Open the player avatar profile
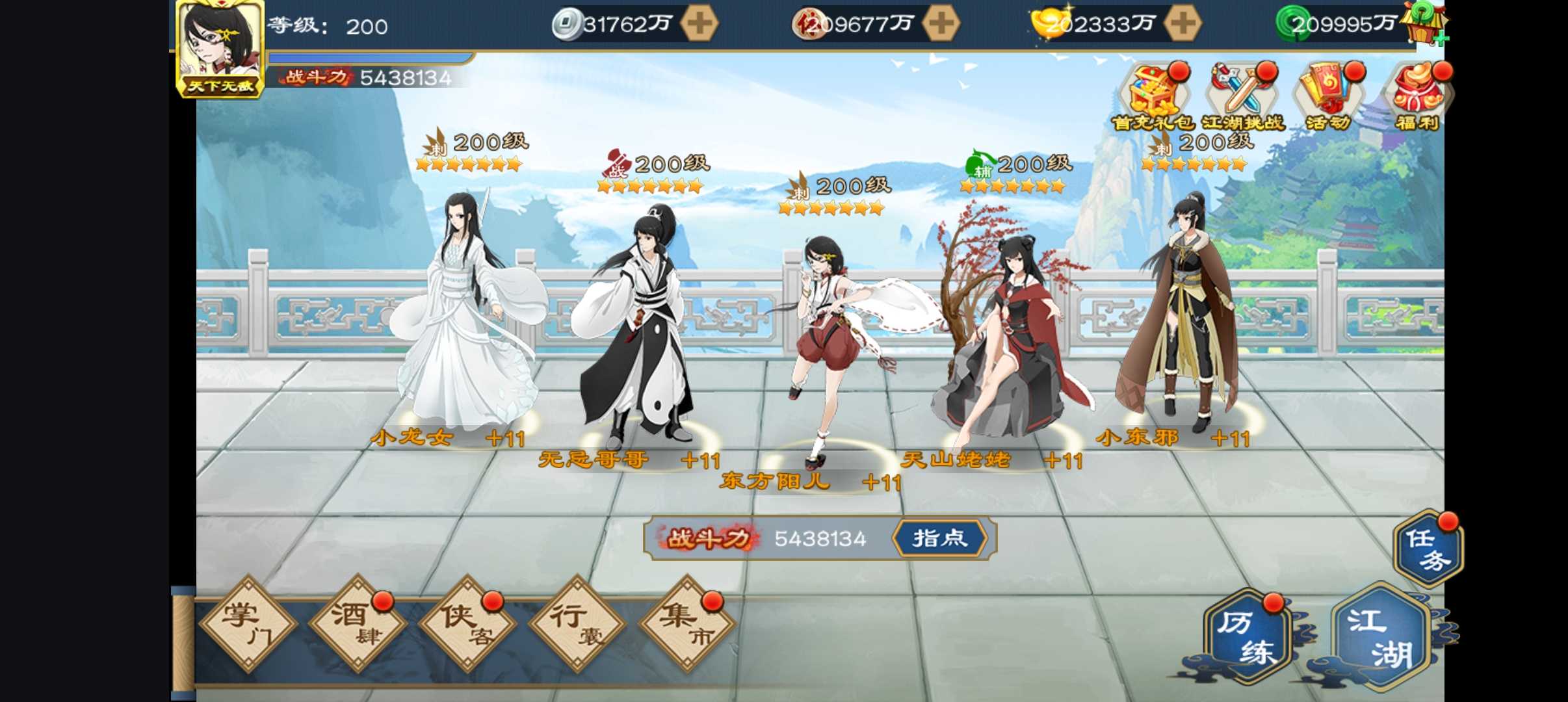This screenshot has height=702, width=1568. point(220,49)
